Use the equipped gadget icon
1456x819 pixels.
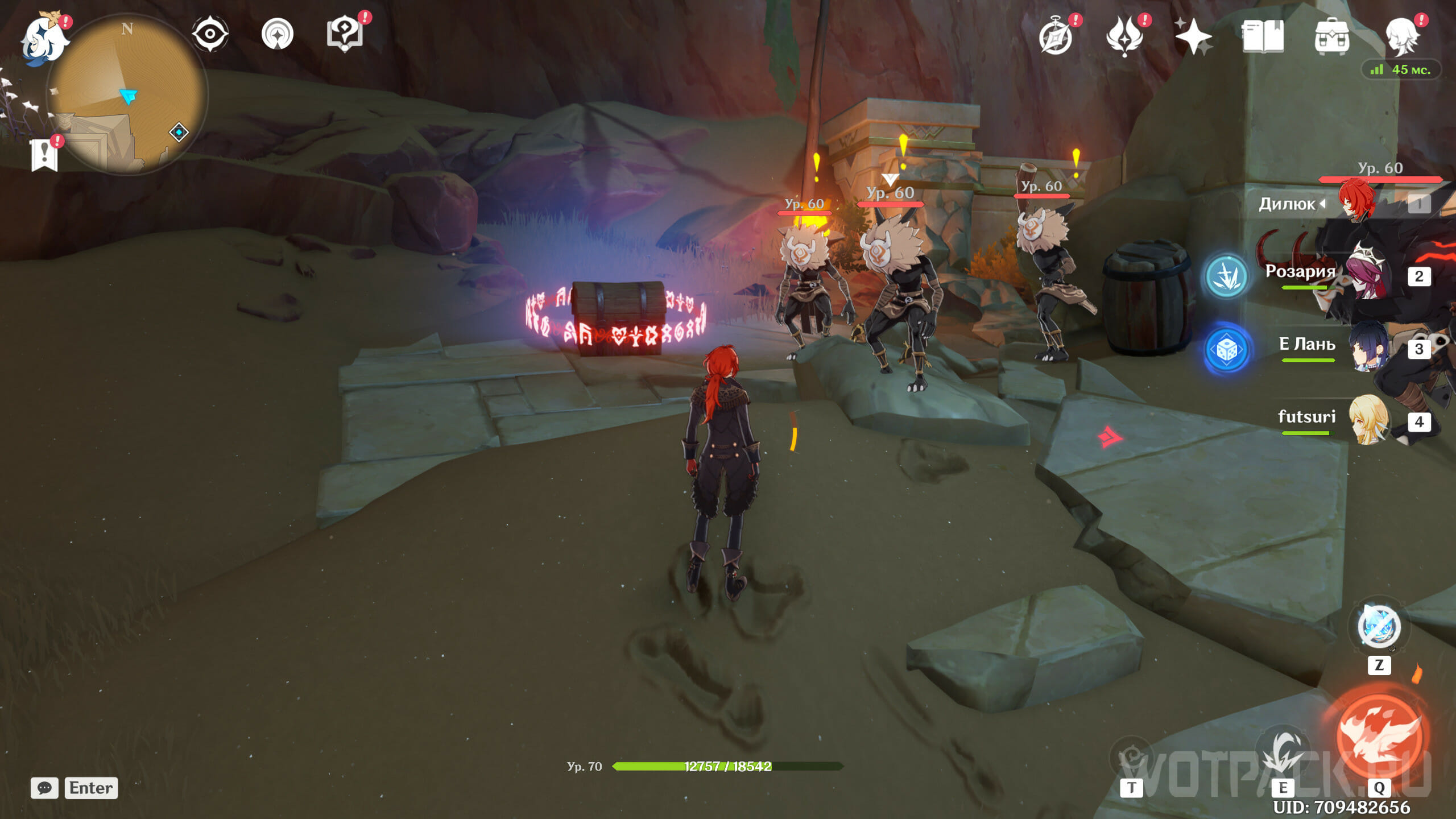tap(1379, 627)
